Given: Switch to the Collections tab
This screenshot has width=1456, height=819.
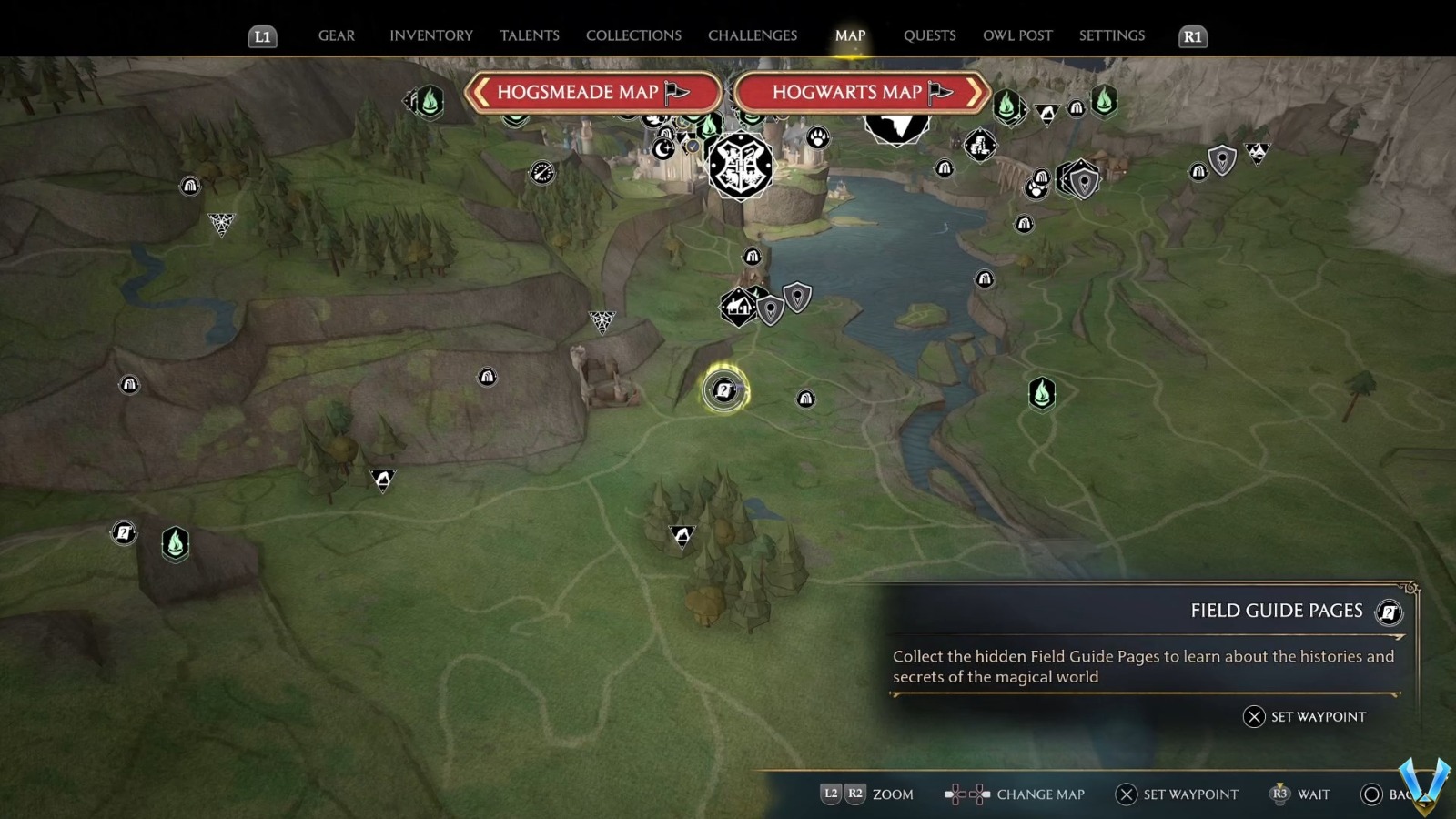Looking at the screenshot, I should [632, 35].
